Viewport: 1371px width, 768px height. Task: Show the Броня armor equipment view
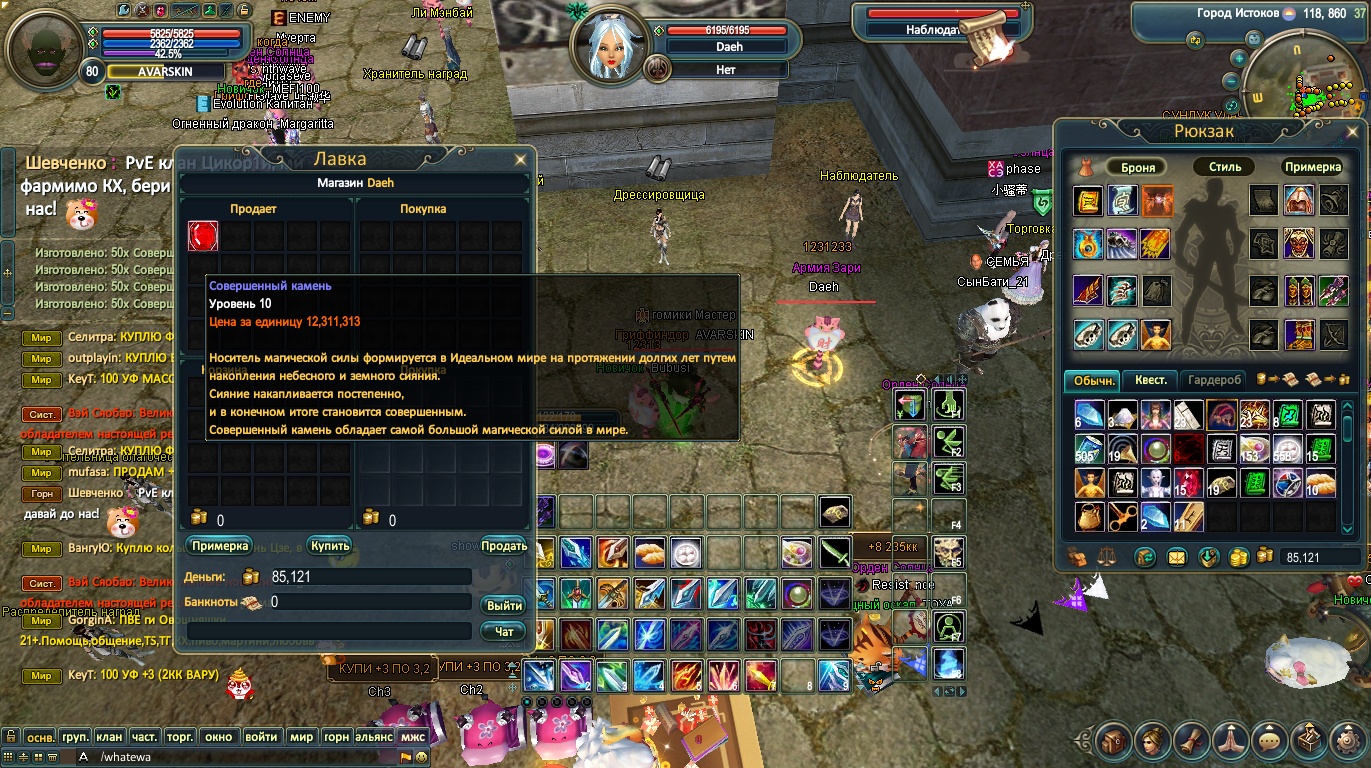1138,167
